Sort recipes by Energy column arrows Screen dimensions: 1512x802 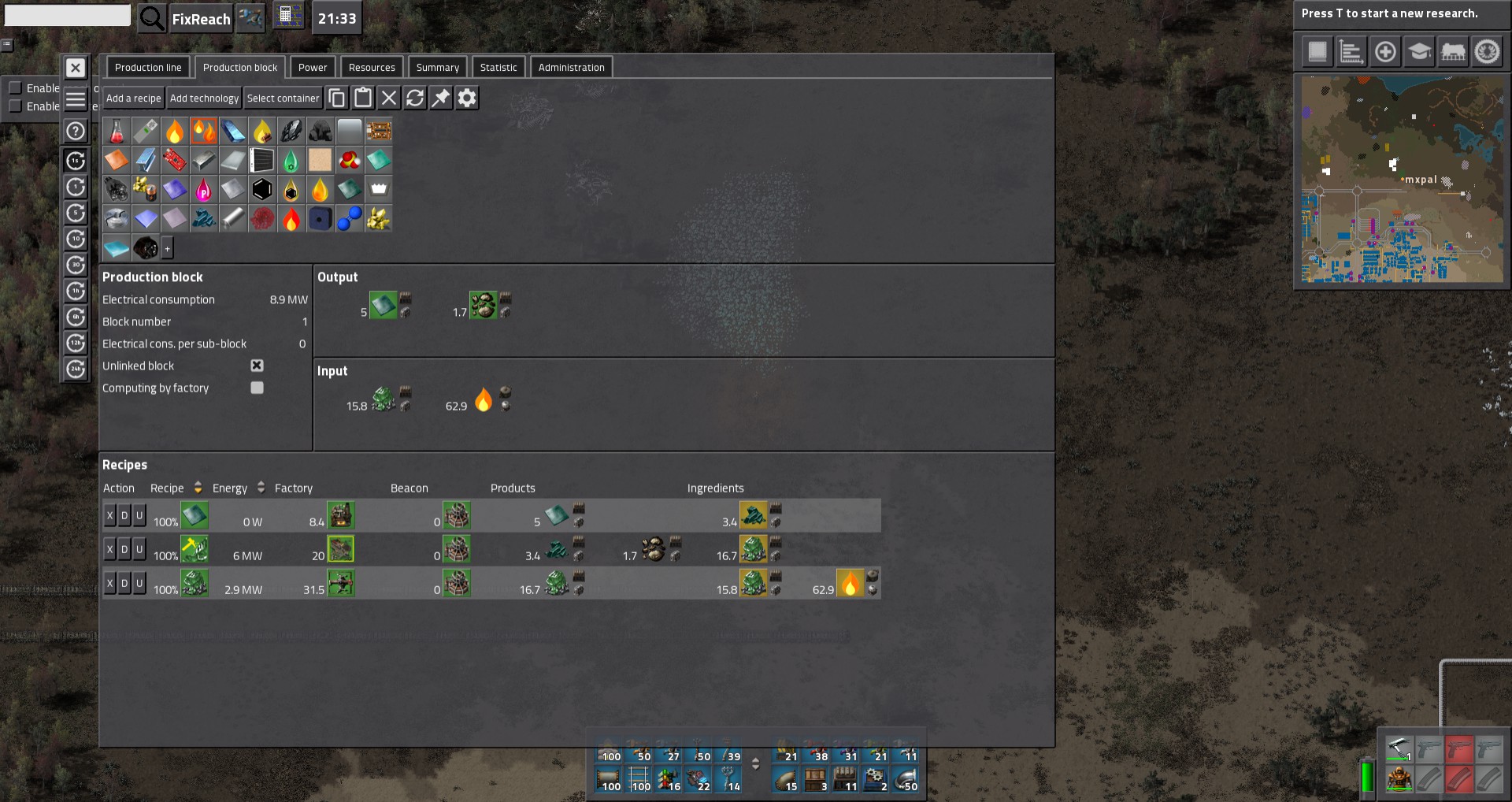[x=261, y=488]
